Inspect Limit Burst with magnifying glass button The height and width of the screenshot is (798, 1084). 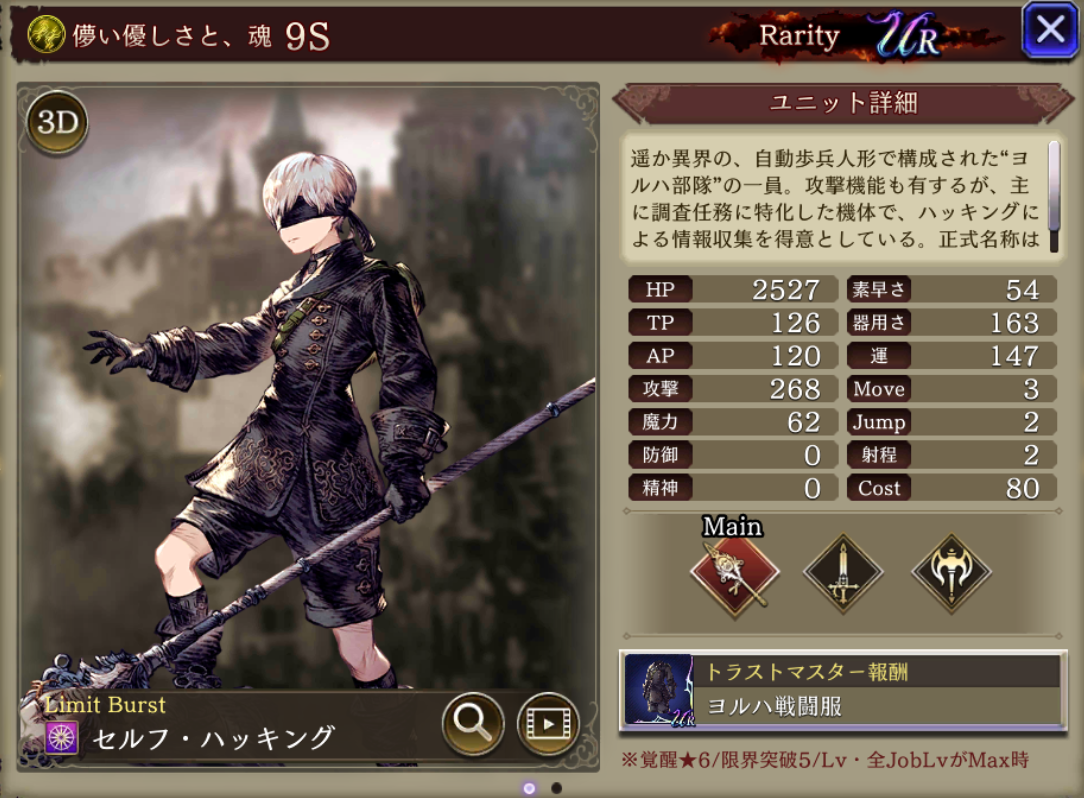pyautogui.click(x=472, y=723)
